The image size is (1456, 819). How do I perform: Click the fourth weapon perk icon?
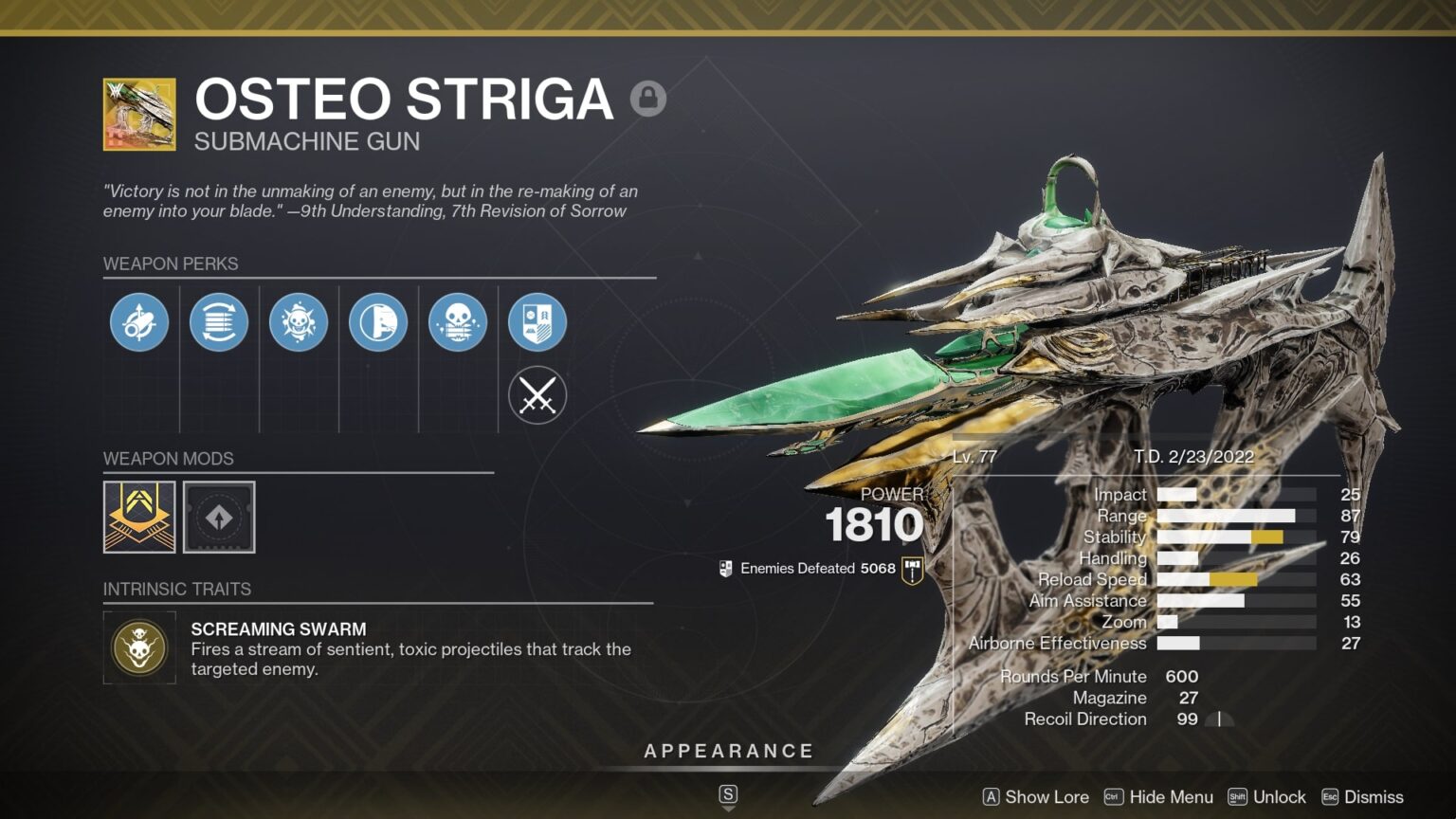click(378, 322)
